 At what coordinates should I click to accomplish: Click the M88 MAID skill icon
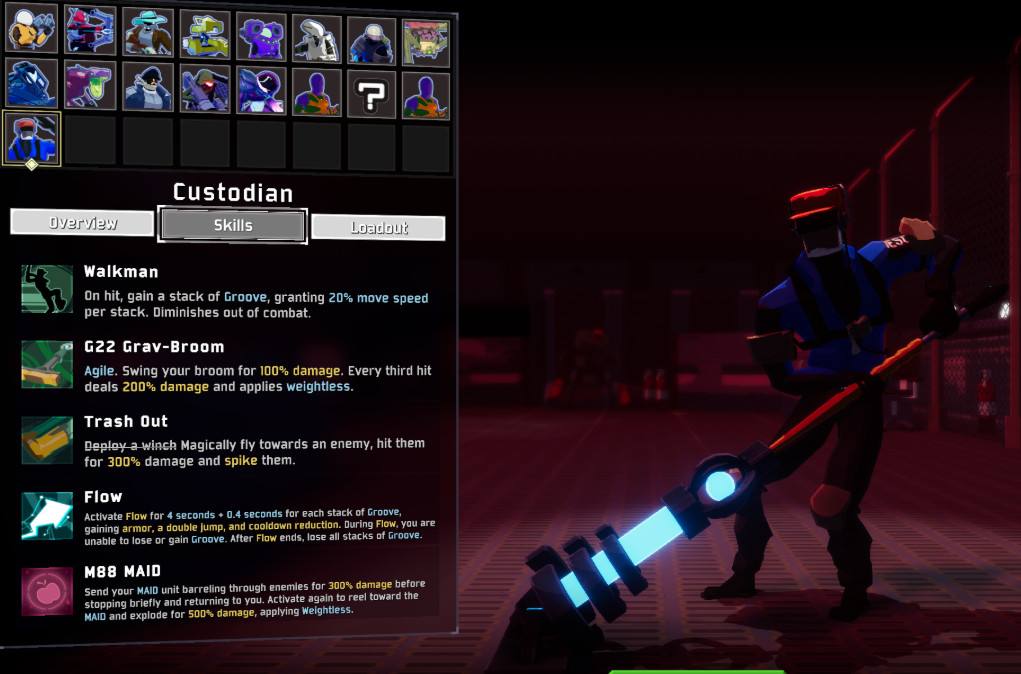(47, 589)
